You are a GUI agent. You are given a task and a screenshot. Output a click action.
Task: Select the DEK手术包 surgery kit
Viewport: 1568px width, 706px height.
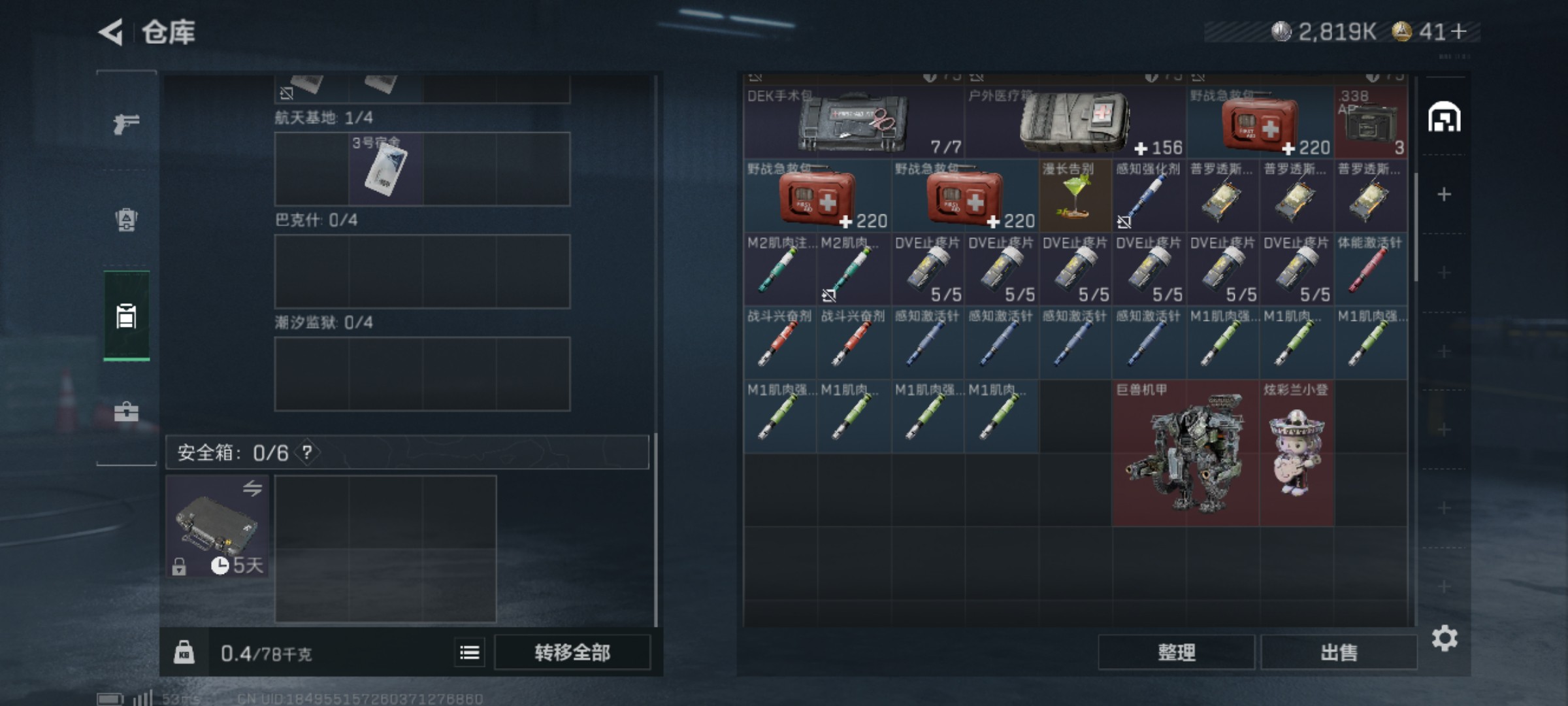click(853, 122)
